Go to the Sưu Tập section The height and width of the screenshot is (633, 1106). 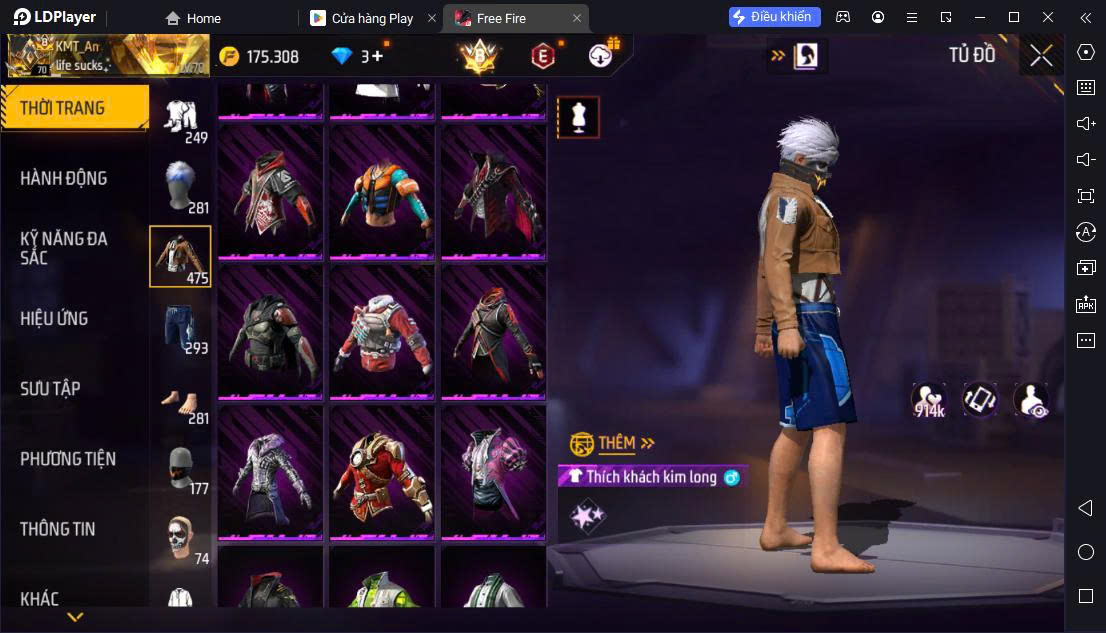[50, 388]
